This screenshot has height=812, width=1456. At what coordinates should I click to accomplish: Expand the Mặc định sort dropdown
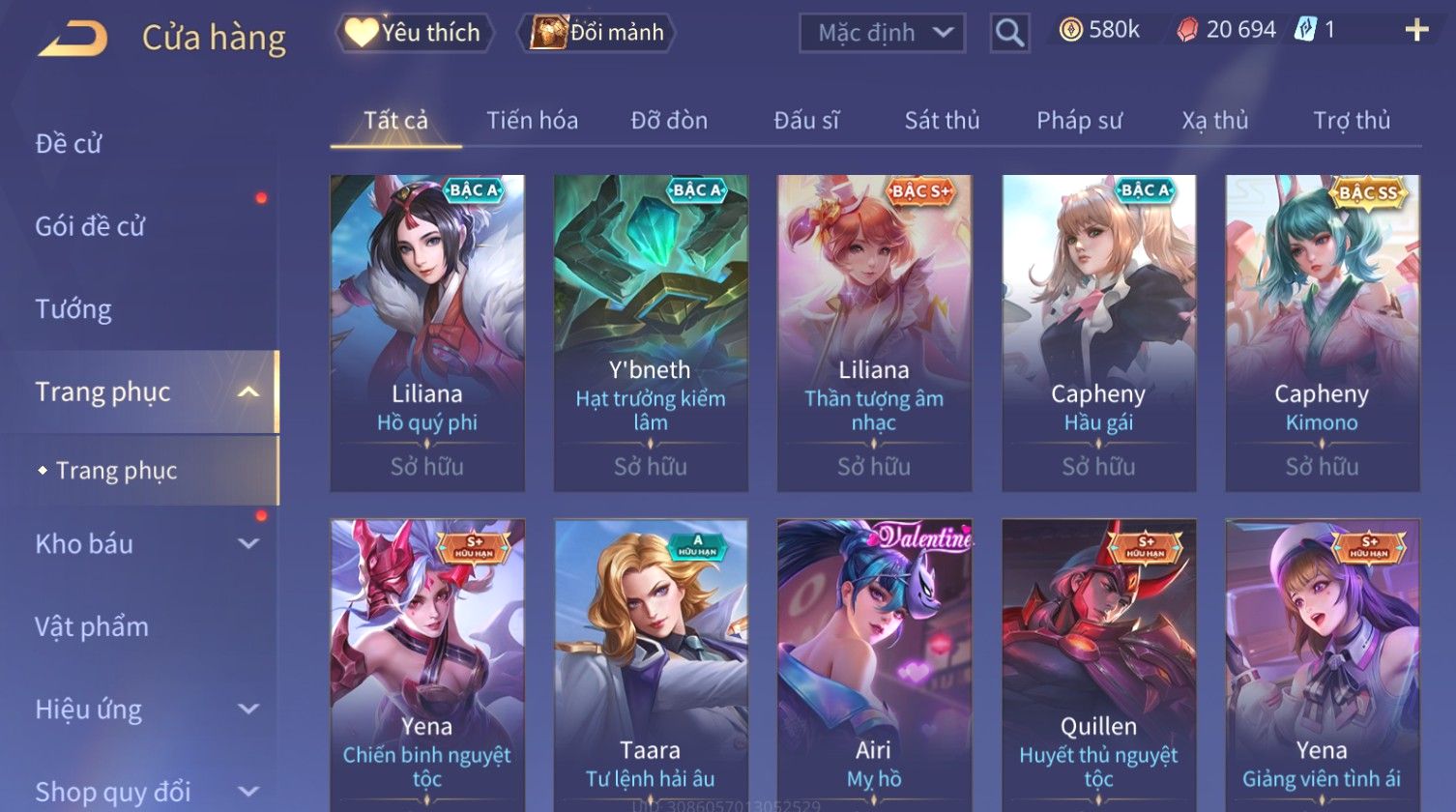pyautogui.click(x=882, y=33)
